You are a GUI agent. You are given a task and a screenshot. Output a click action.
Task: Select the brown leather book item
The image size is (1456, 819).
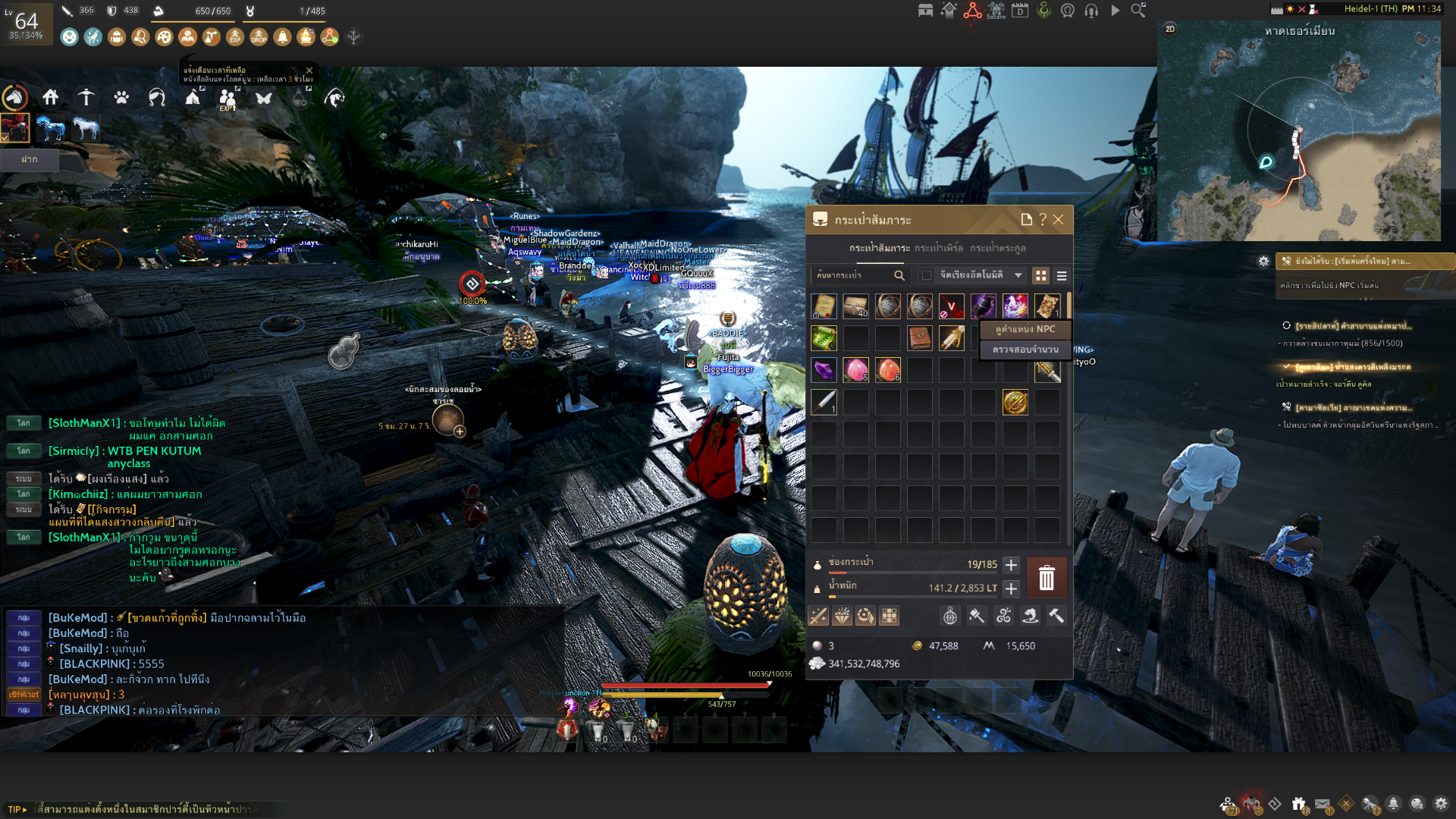(x=919, y=338)
